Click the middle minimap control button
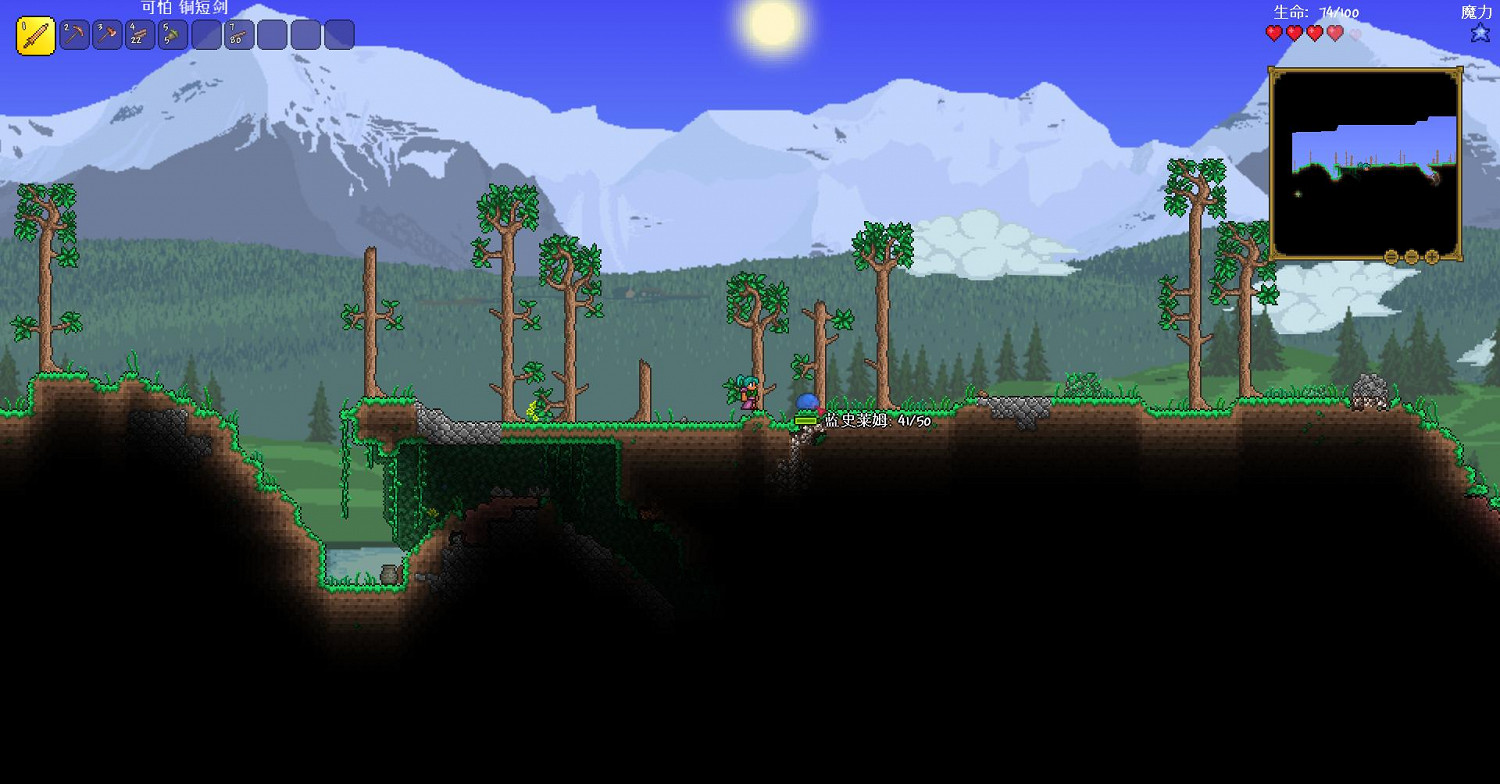The height and width of the screenshot is (784, 1500). (1412, 257)
